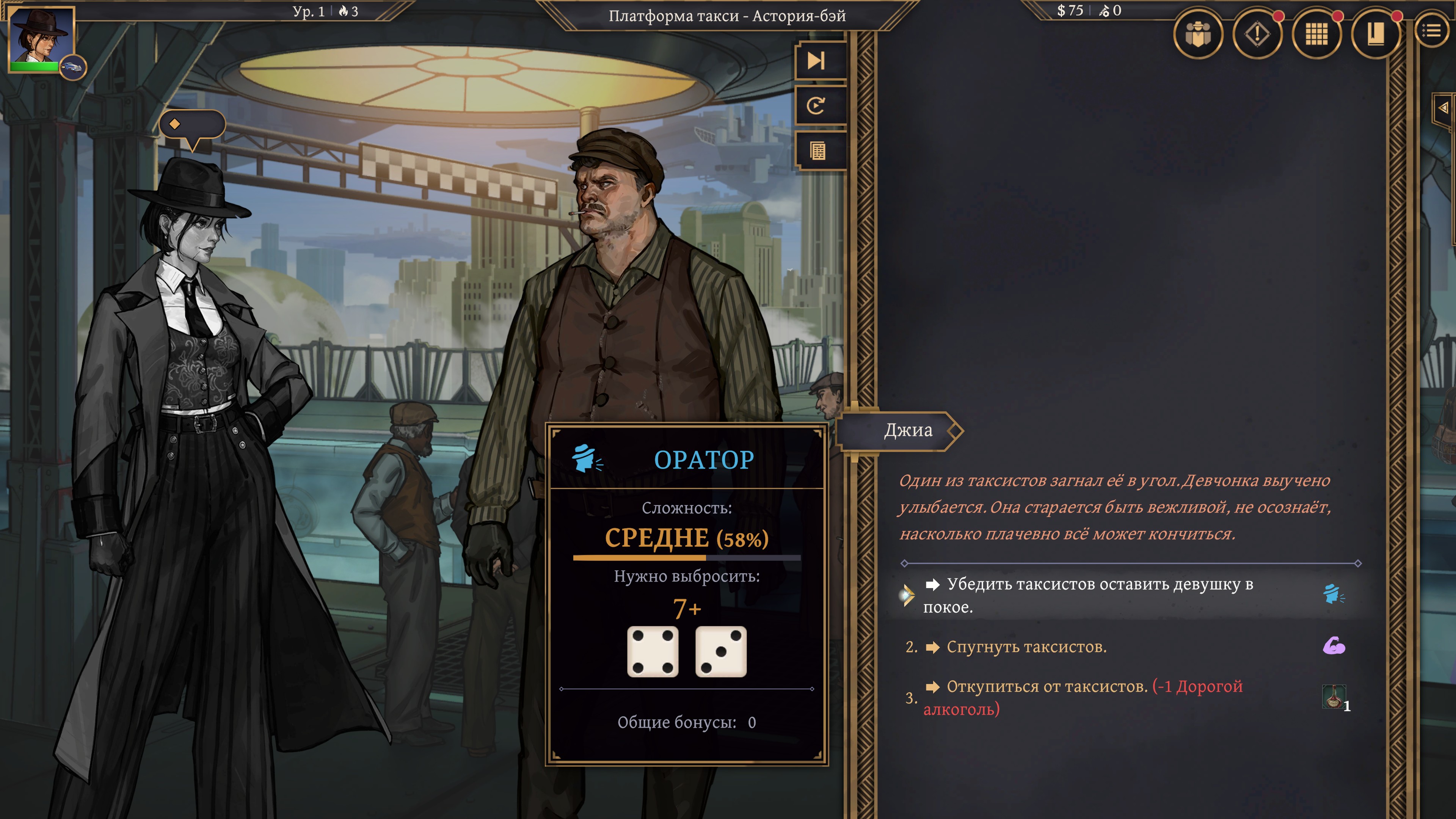Expand the side panel arrow
The image size is (1456, 819).
pyautogui.click(x=1443, y=108)
